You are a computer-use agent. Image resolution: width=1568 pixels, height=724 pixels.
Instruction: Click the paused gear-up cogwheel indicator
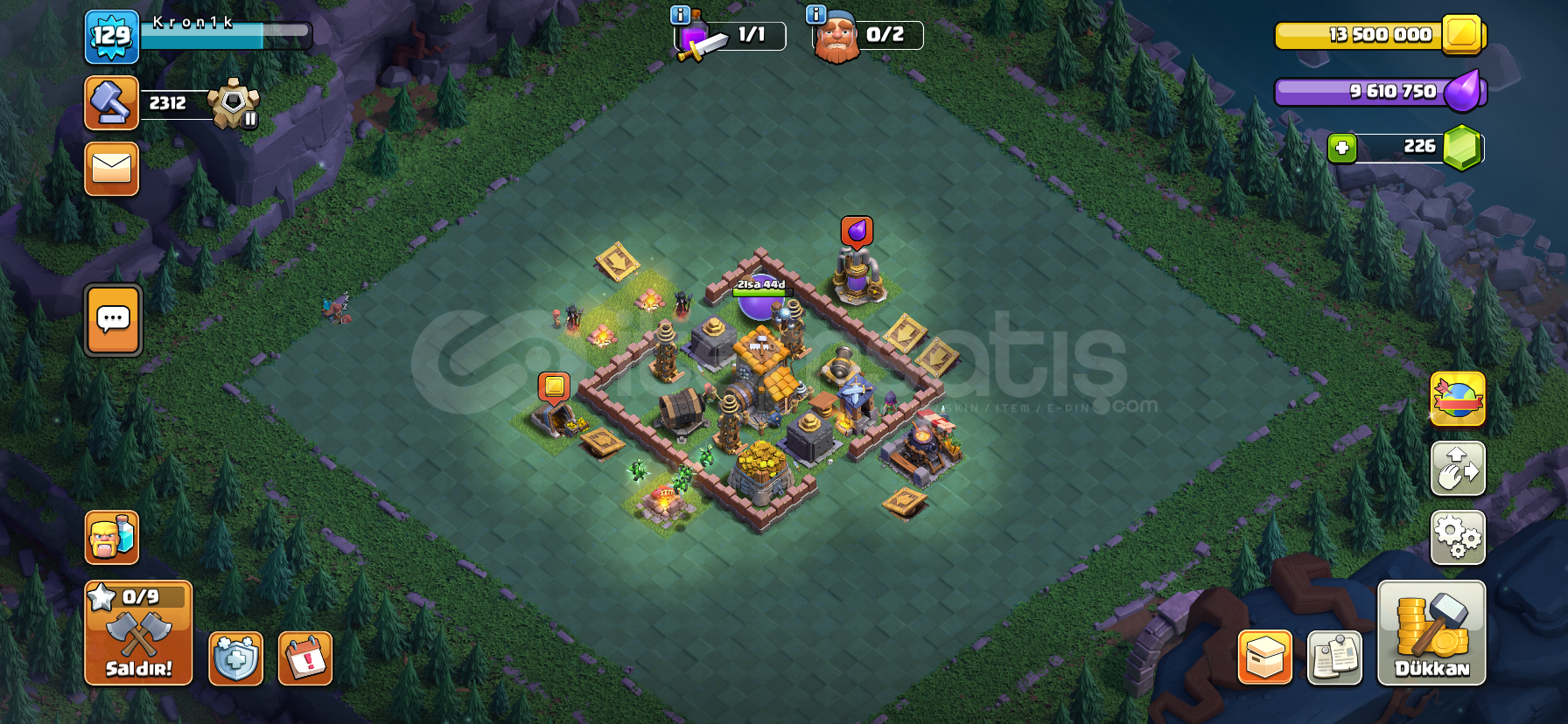pos(234,104)
